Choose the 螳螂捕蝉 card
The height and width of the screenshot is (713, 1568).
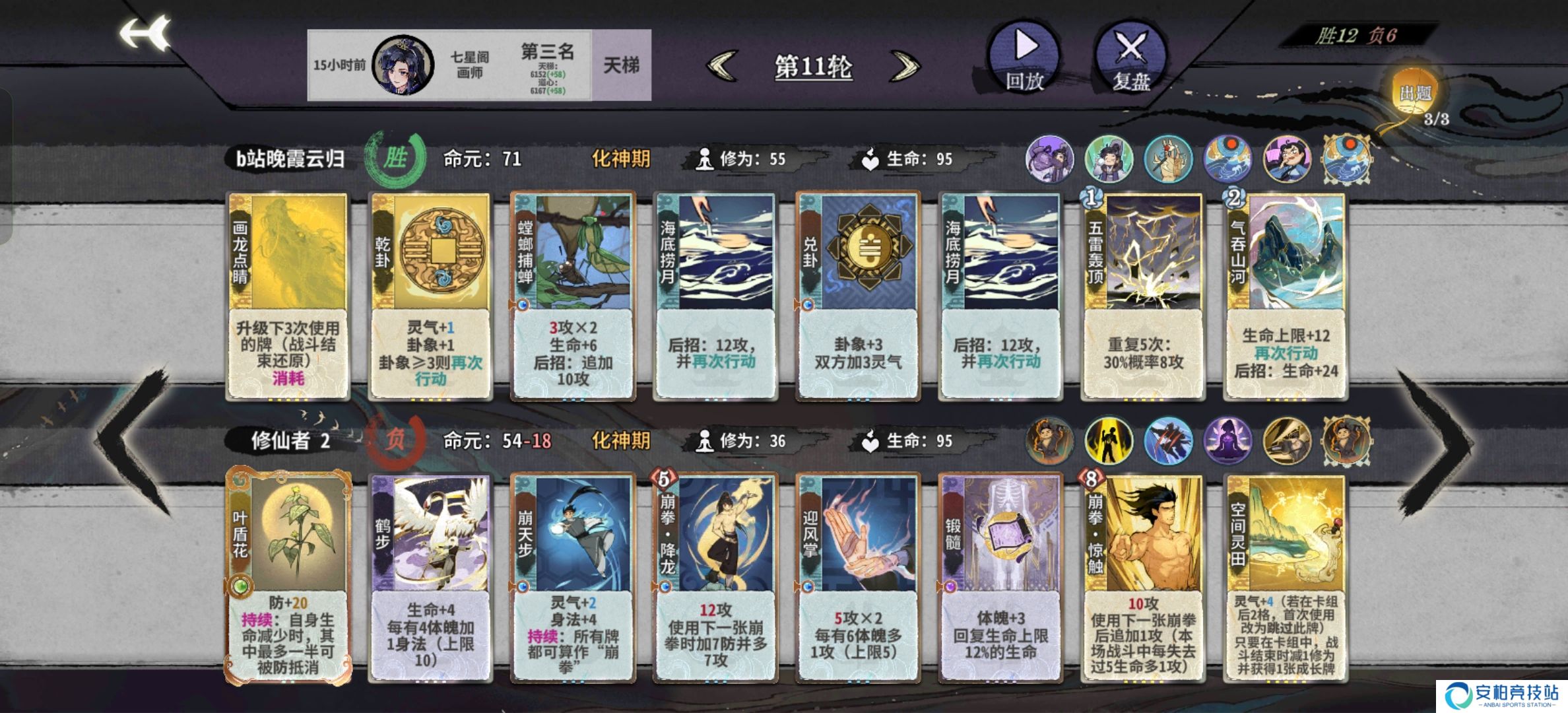[573, 296]
